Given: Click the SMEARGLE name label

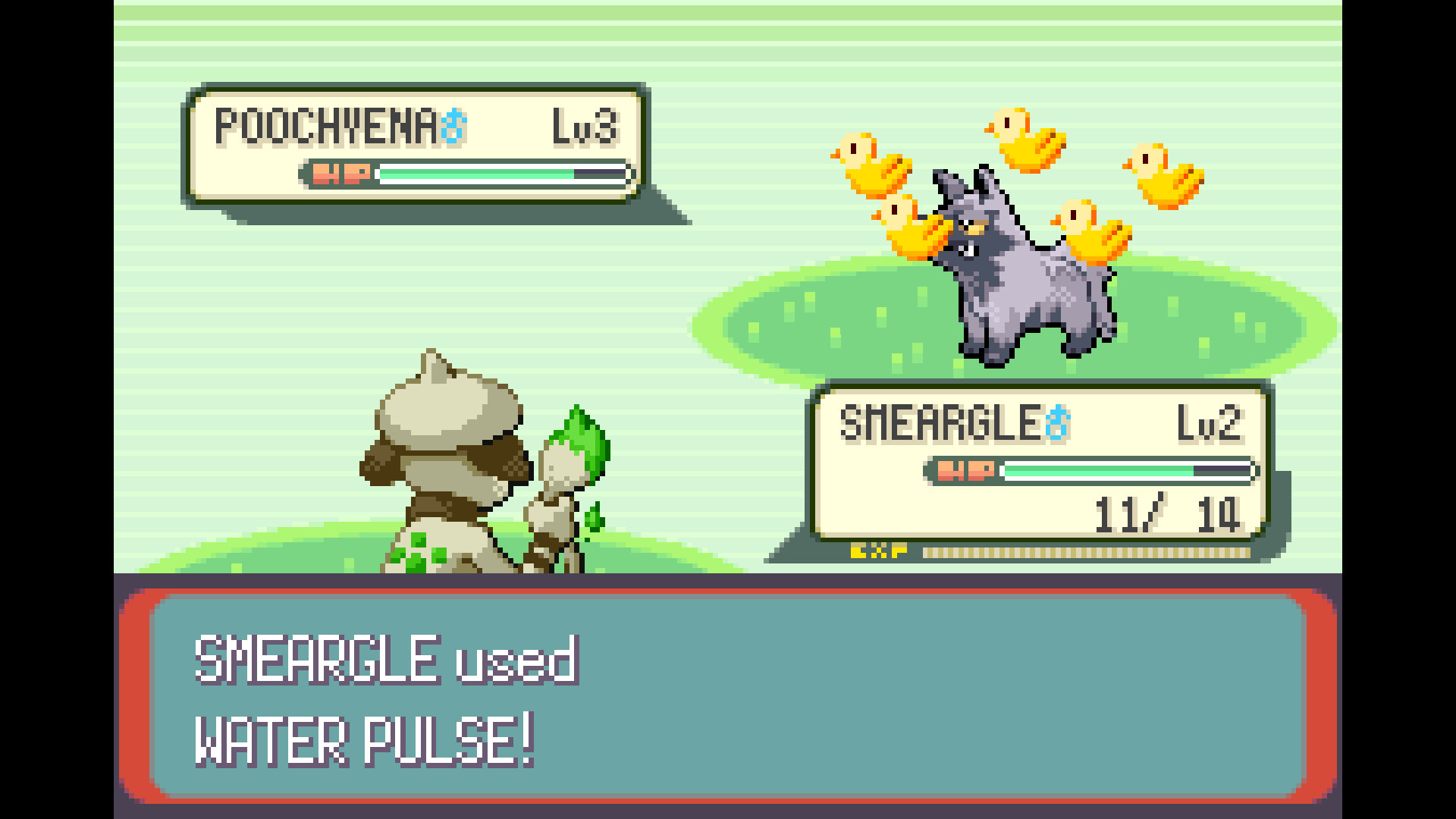Looking at the screenshot, I should click(940, 423).
